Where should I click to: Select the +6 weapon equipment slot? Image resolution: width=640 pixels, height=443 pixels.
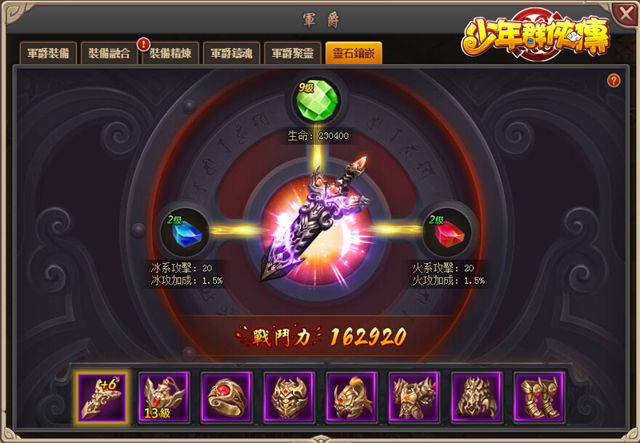click(102, 397)
